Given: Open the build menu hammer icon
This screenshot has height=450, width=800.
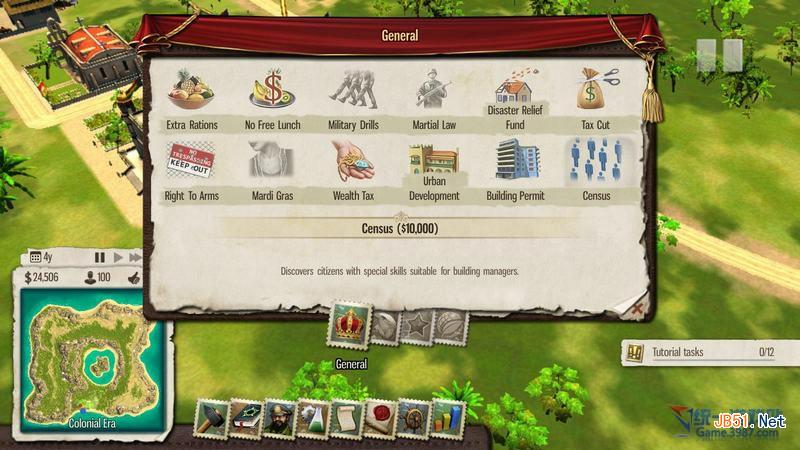Looking at the screenshot, I should (x=213, y=419).
